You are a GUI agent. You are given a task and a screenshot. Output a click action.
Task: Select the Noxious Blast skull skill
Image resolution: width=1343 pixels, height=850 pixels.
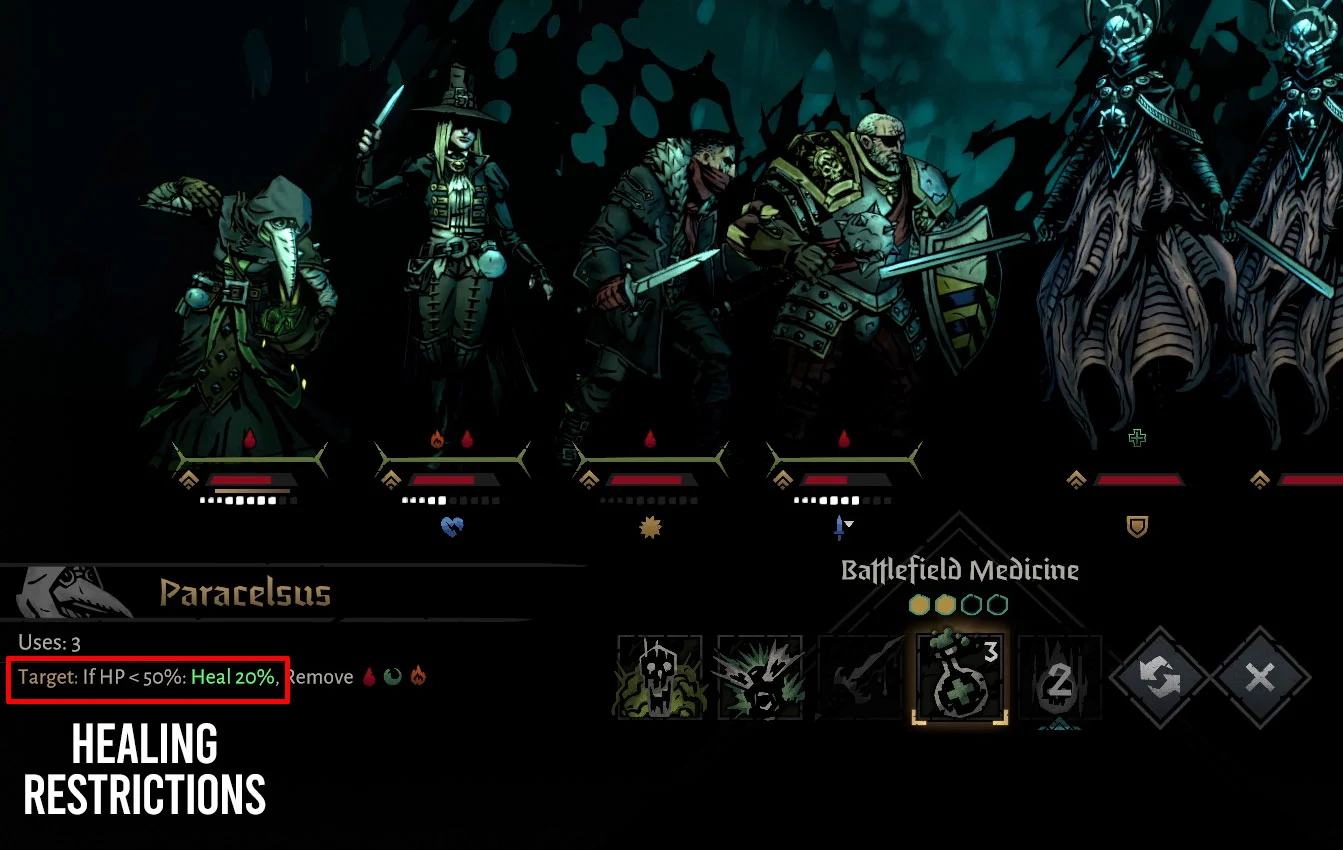pos(659,677)
